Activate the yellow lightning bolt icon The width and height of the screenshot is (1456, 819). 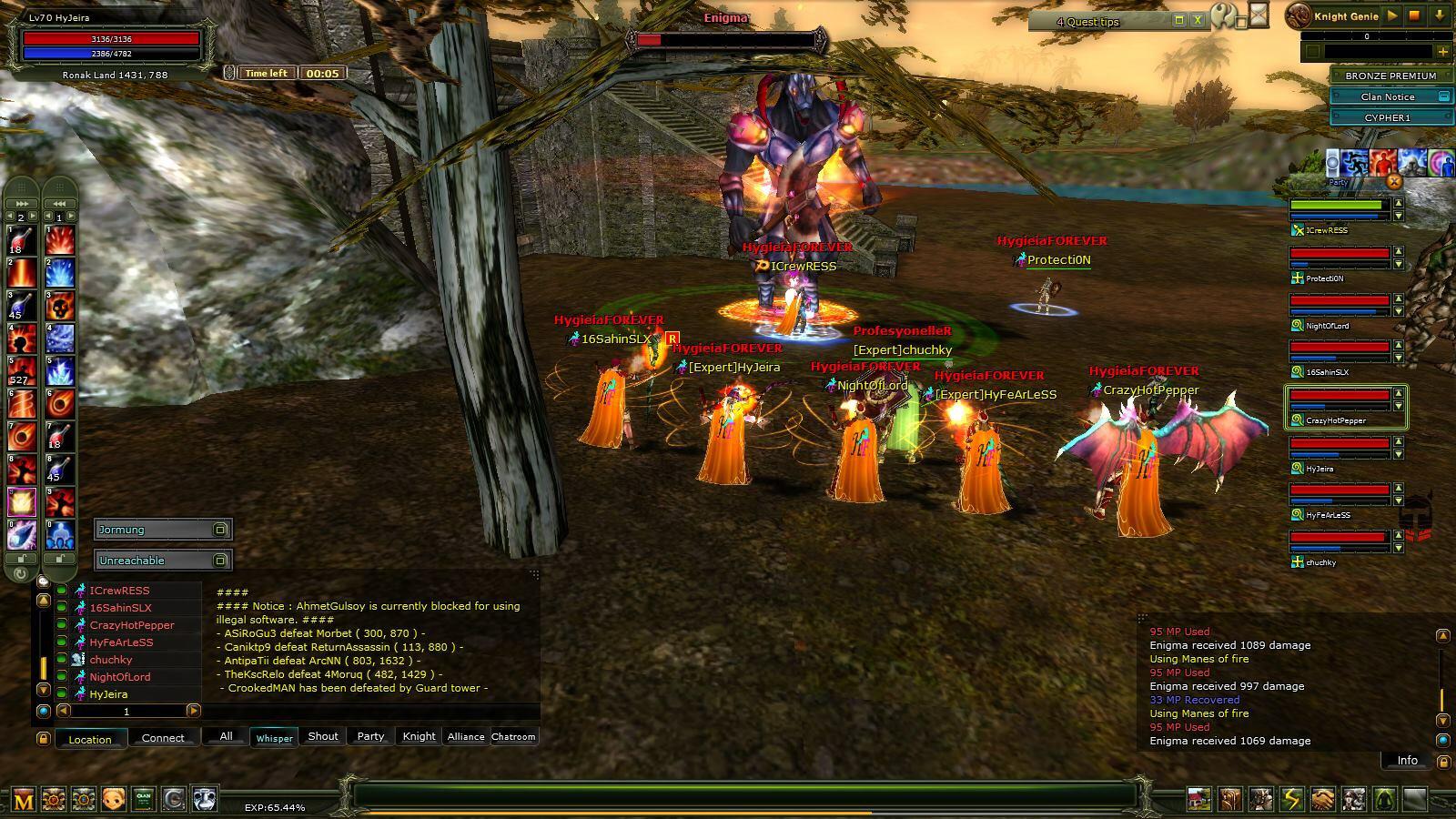(x=1291, y=799)
